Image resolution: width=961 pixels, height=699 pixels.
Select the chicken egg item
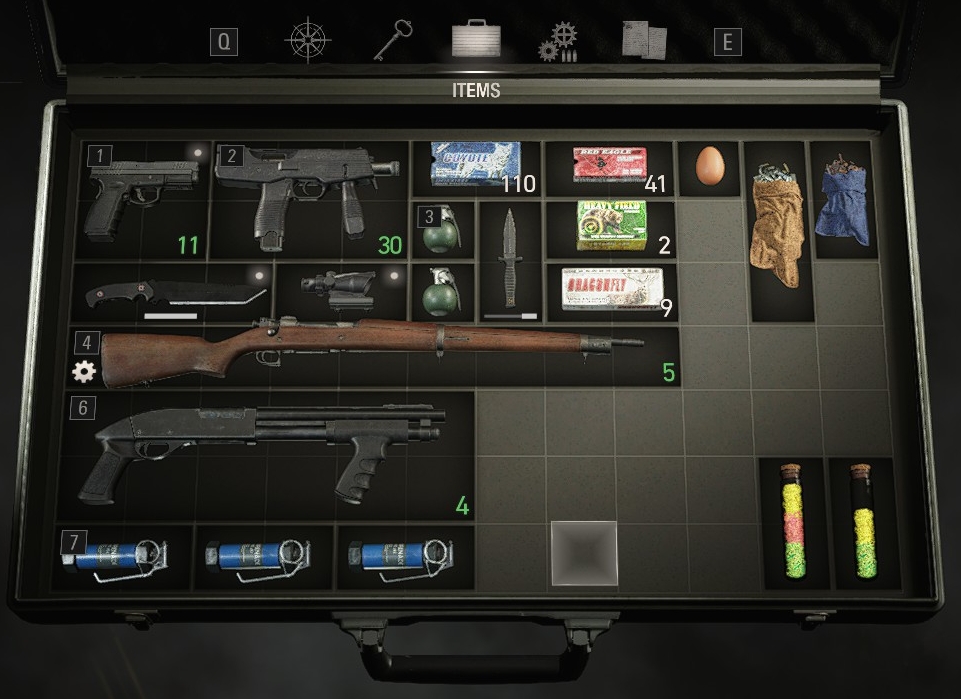[708, 166]
